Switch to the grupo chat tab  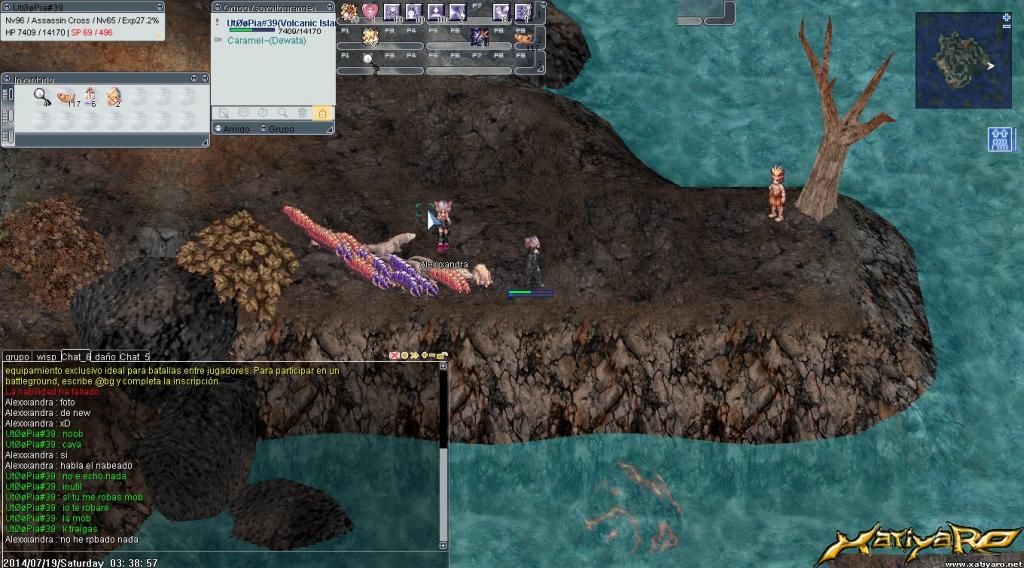tap(17, 356)
